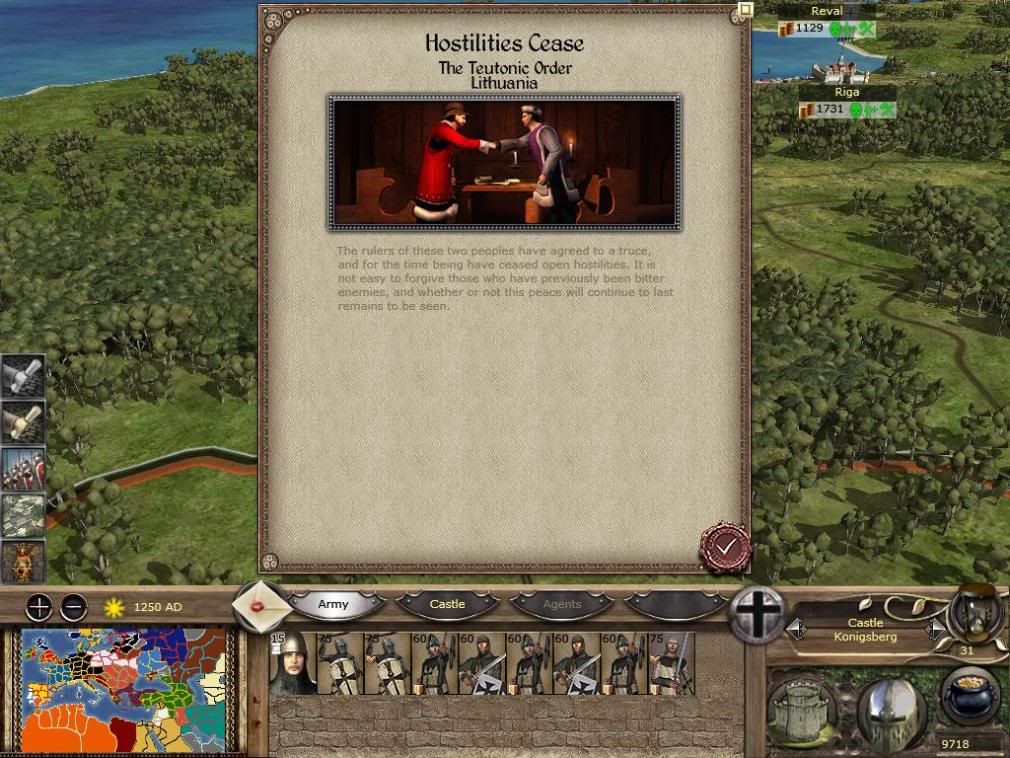
Task: Open the seated king event notification
Action: click(22, 561)
